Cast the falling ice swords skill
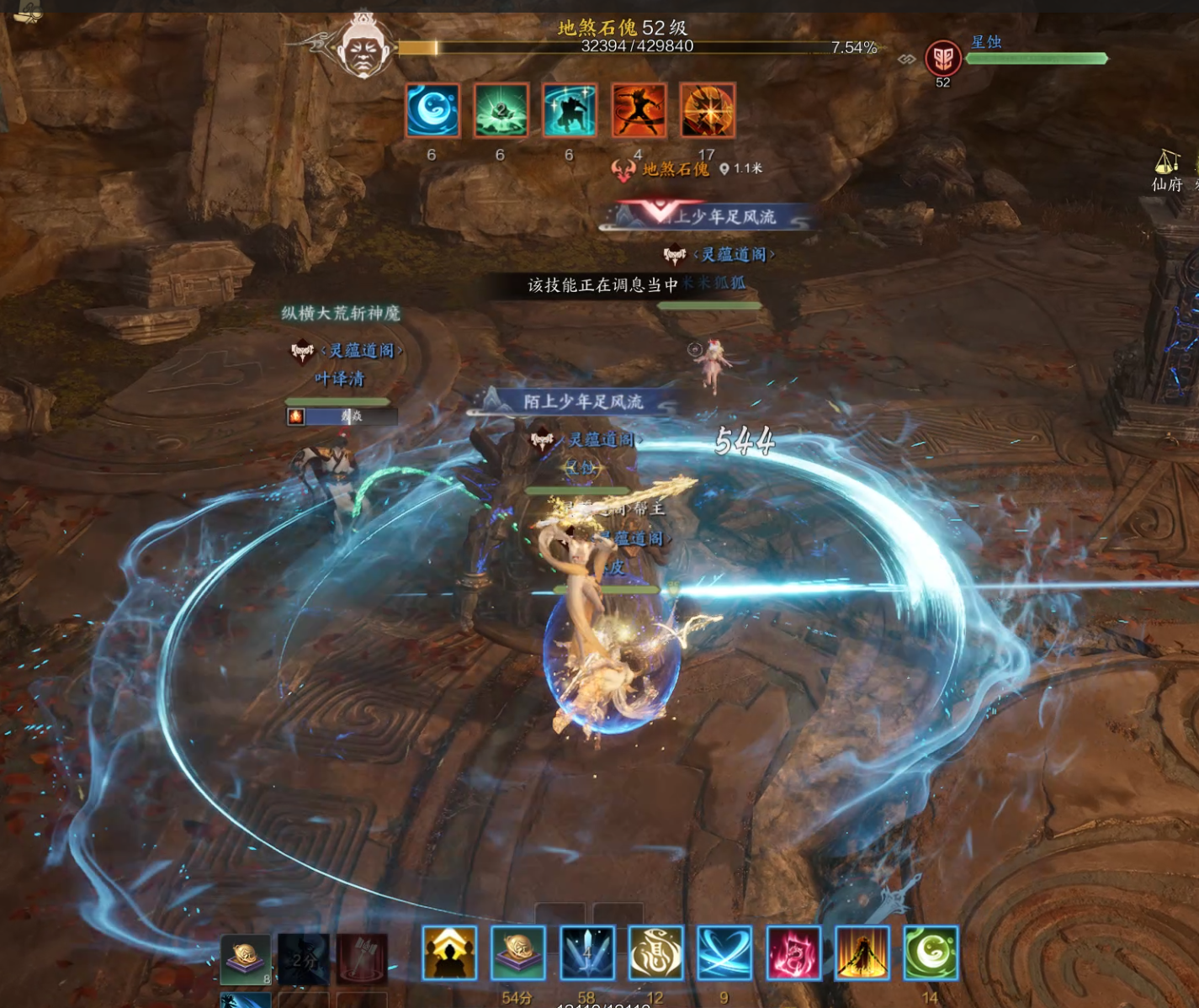 (x=586, y=952)
